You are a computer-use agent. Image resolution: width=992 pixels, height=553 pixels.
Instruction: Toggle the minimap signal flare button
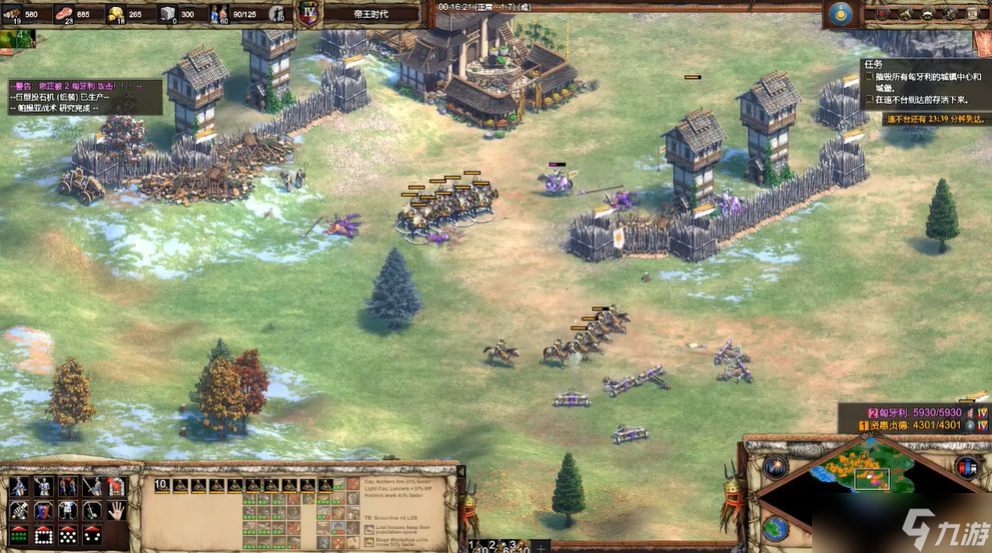coord(776,466)
